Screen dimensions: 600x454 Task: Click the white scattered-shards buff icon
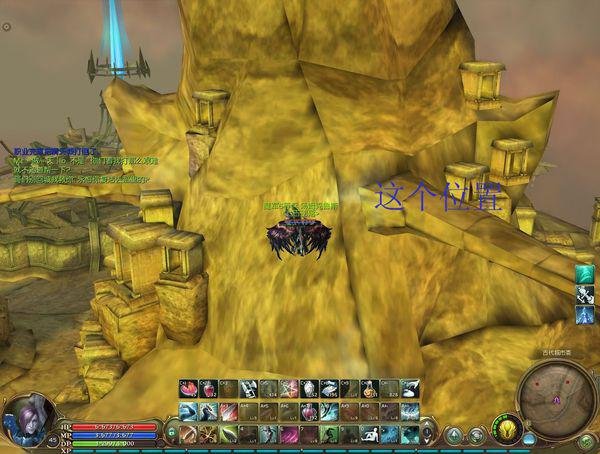585,294
